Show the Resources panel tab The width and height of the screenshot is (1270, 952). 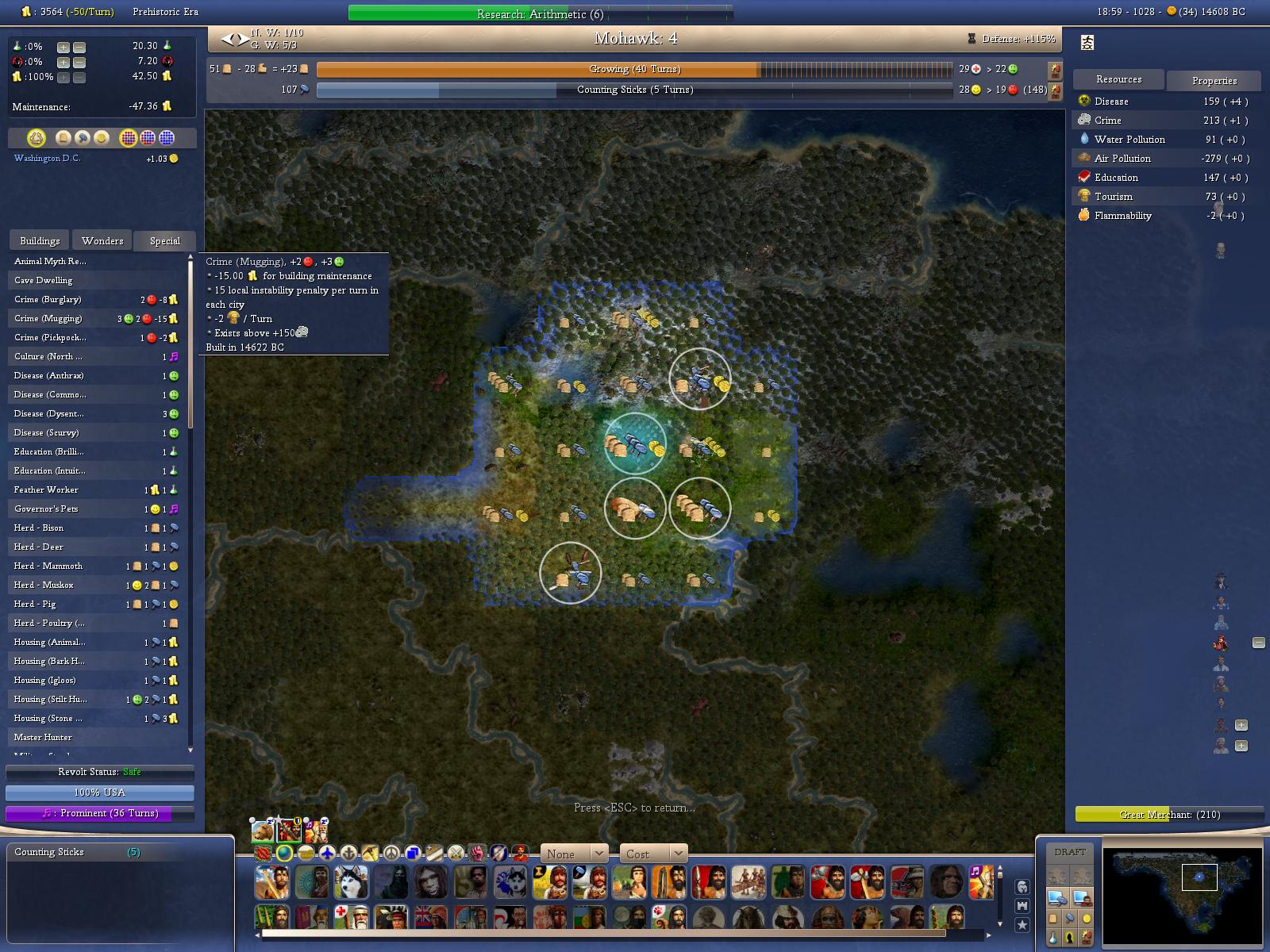coord(1118,79)
